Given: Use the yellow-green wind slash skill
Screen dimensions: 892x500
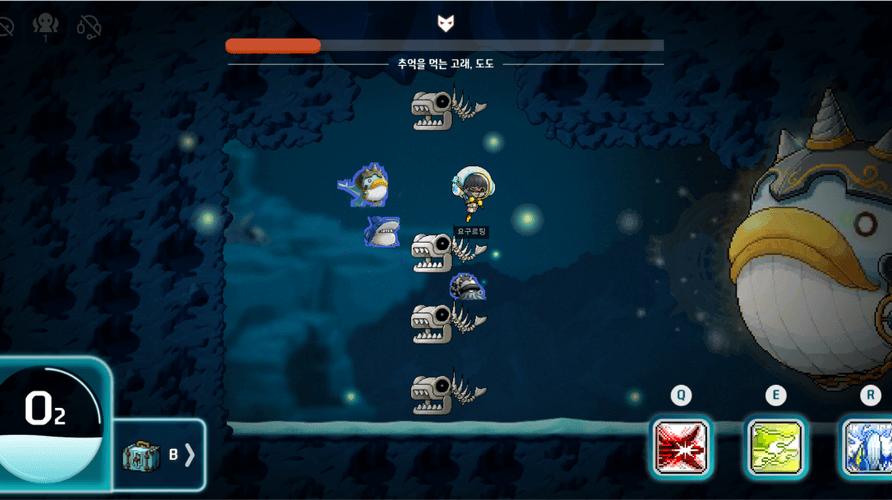Looking at the screenshot, I should coord(776,447).
